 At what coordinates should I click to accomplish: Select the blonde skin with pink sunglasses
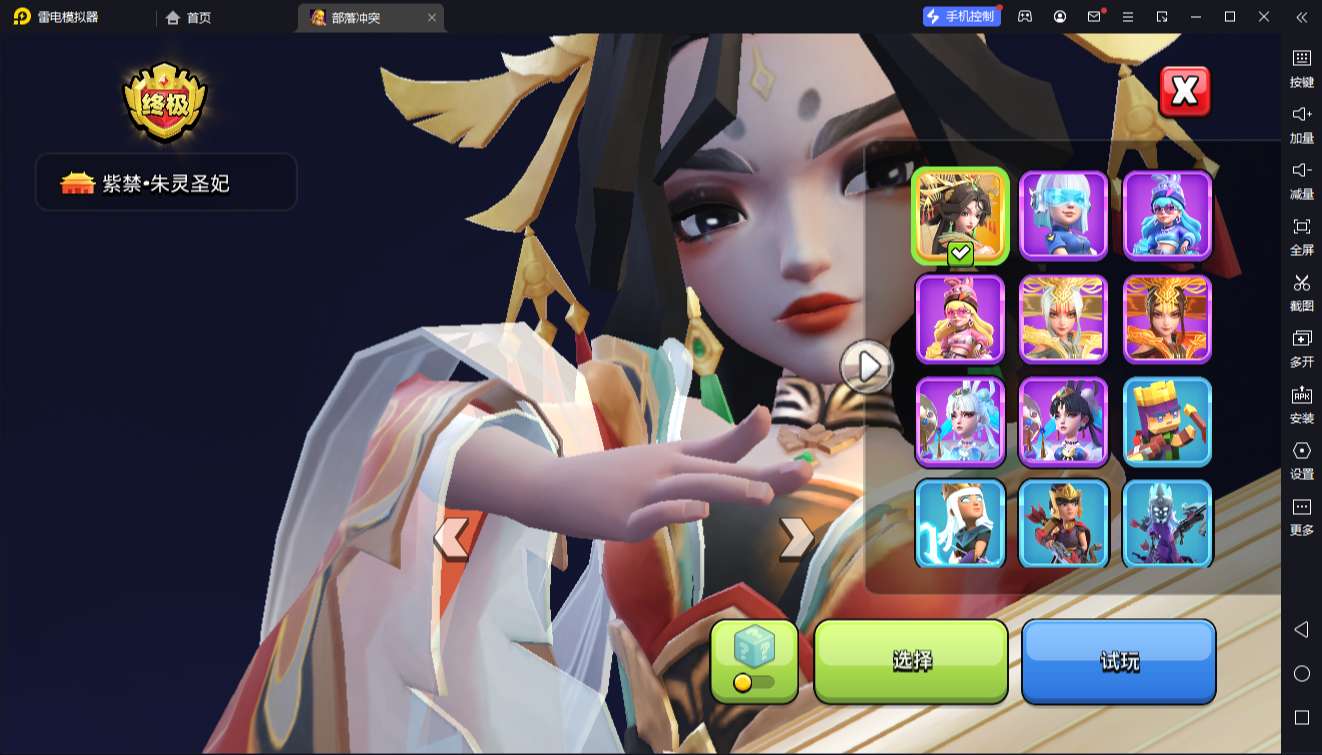(x=960, y=318)
